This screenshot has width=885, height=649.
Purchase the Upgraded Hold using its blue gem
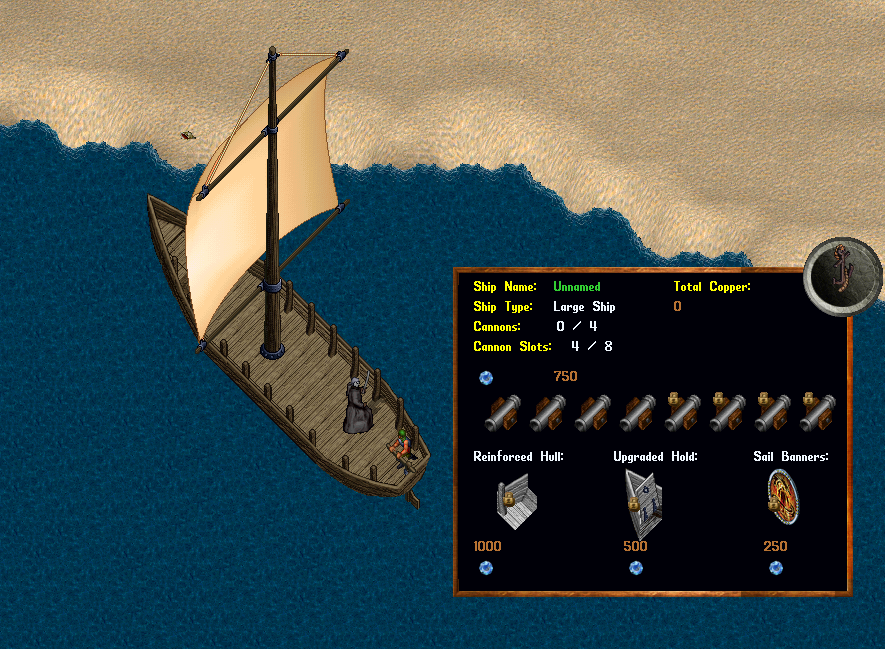(x=636, y=568)
